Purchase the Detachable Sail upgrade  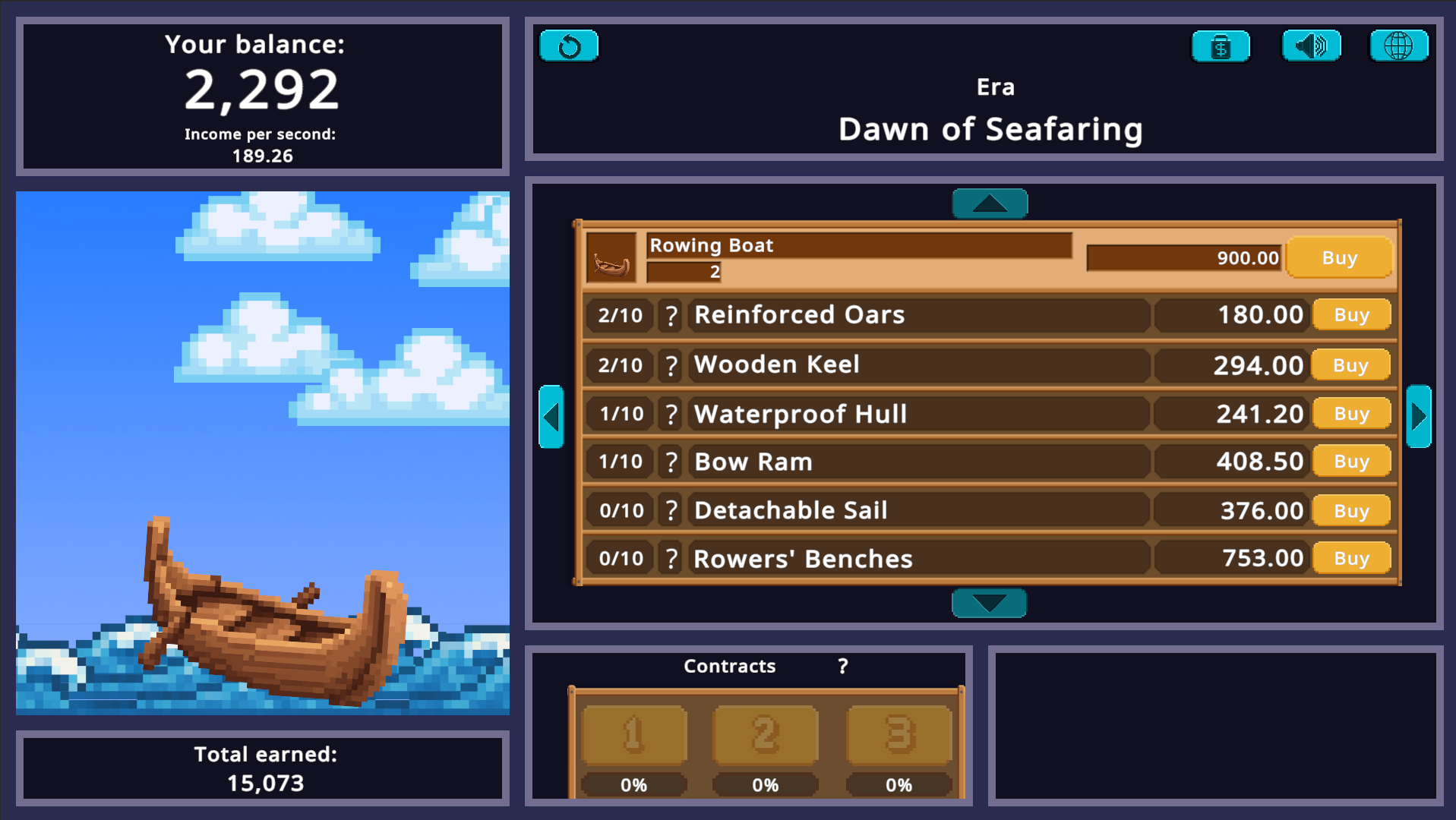pos(1351,510)
